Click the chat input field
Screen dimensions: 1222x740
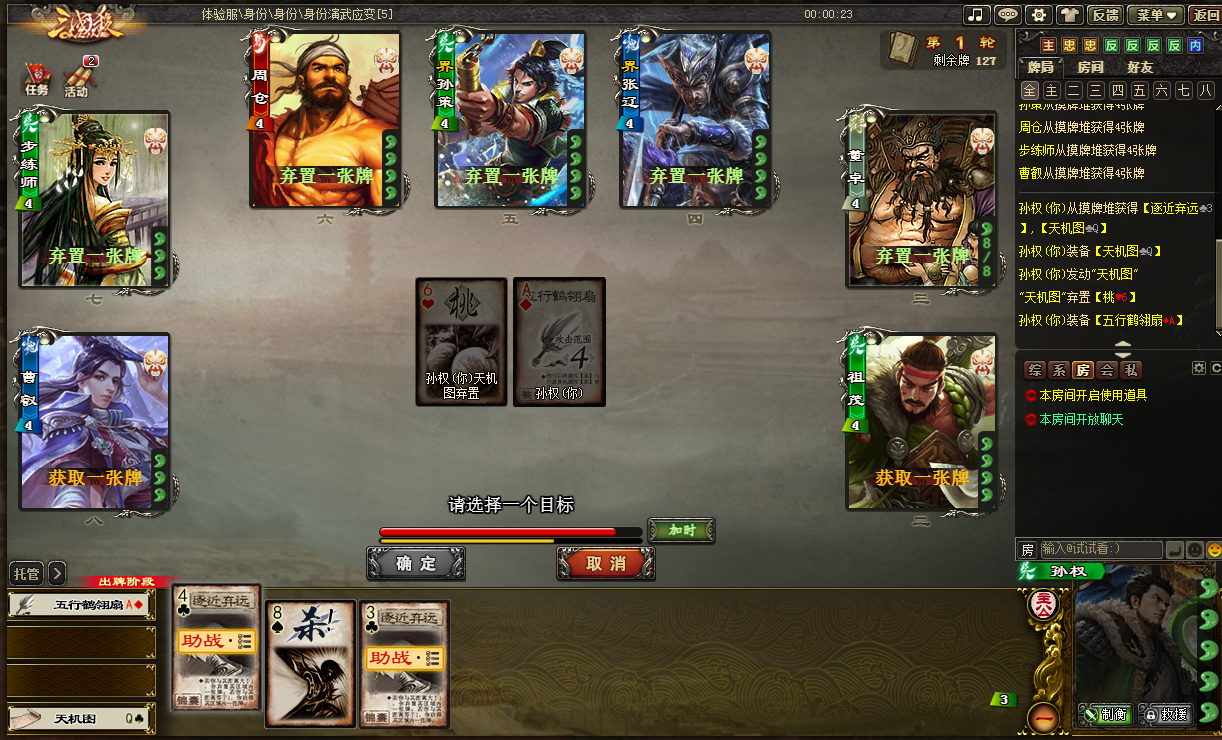coord(1100,549)
